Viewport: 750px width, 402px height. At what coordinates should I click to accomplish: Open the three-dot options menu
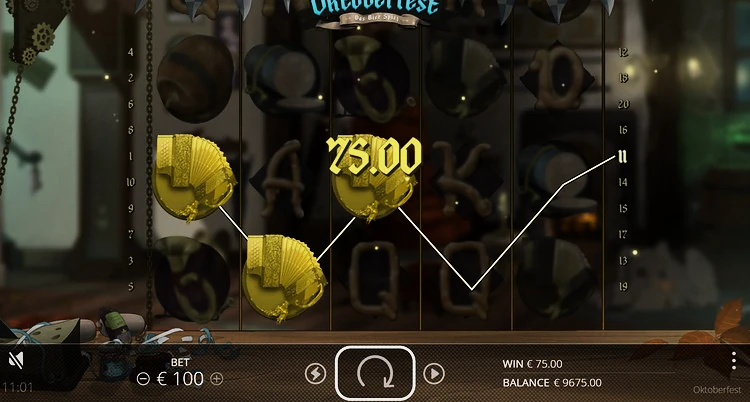point(734,360)
